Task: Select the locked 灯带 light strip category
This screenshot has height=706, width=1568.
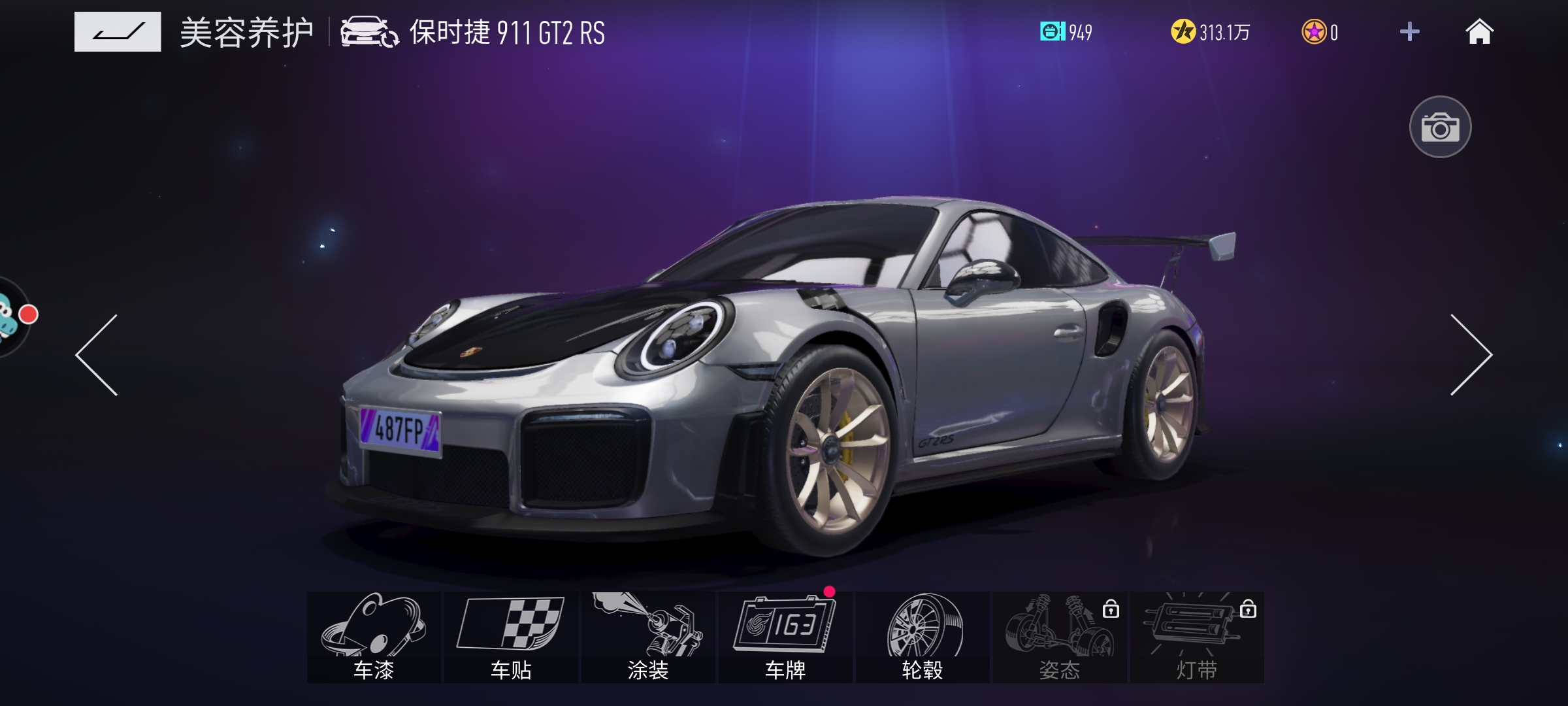Action: 1197,637
